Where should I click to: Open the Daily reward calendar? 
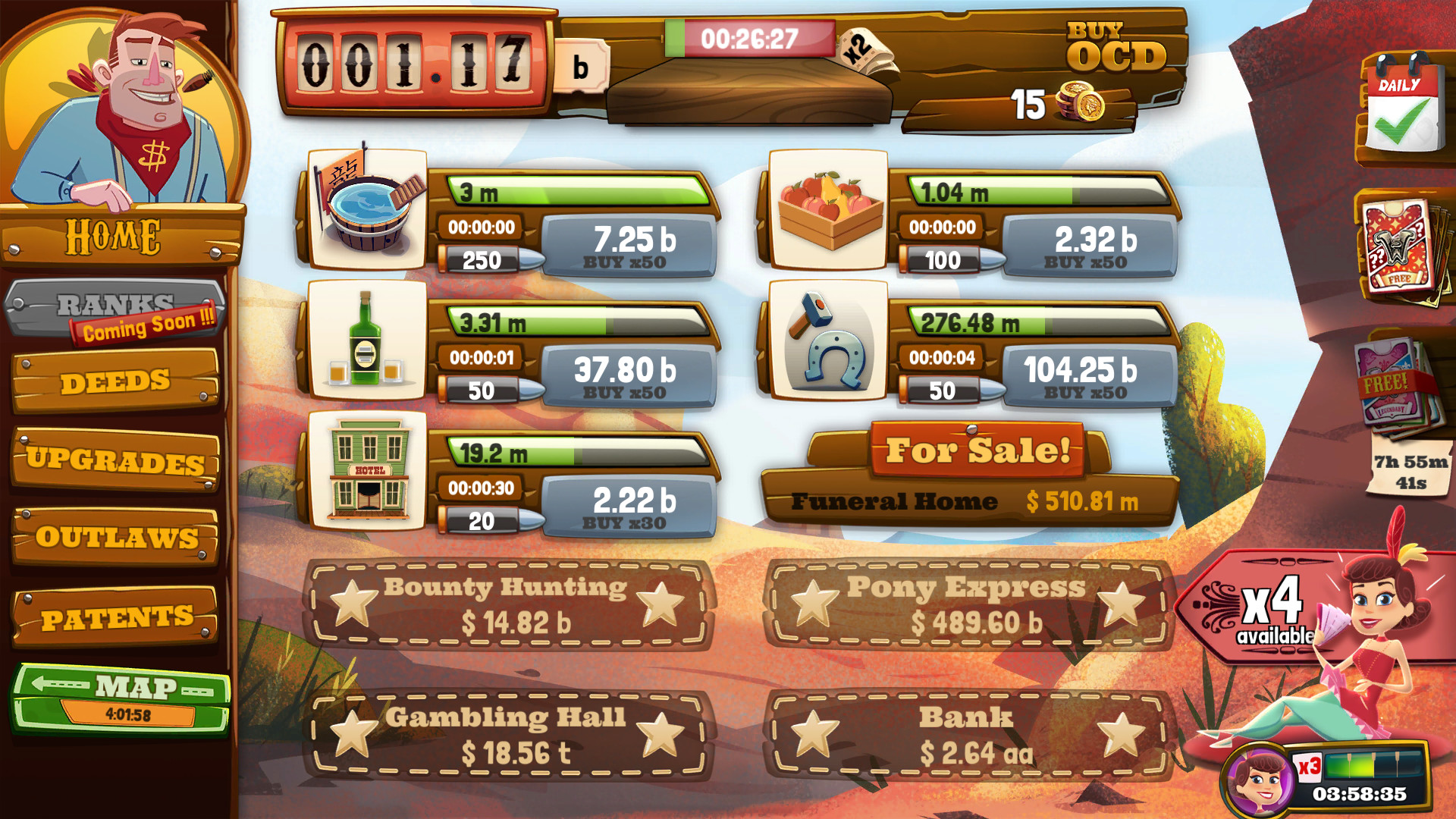1404,108
